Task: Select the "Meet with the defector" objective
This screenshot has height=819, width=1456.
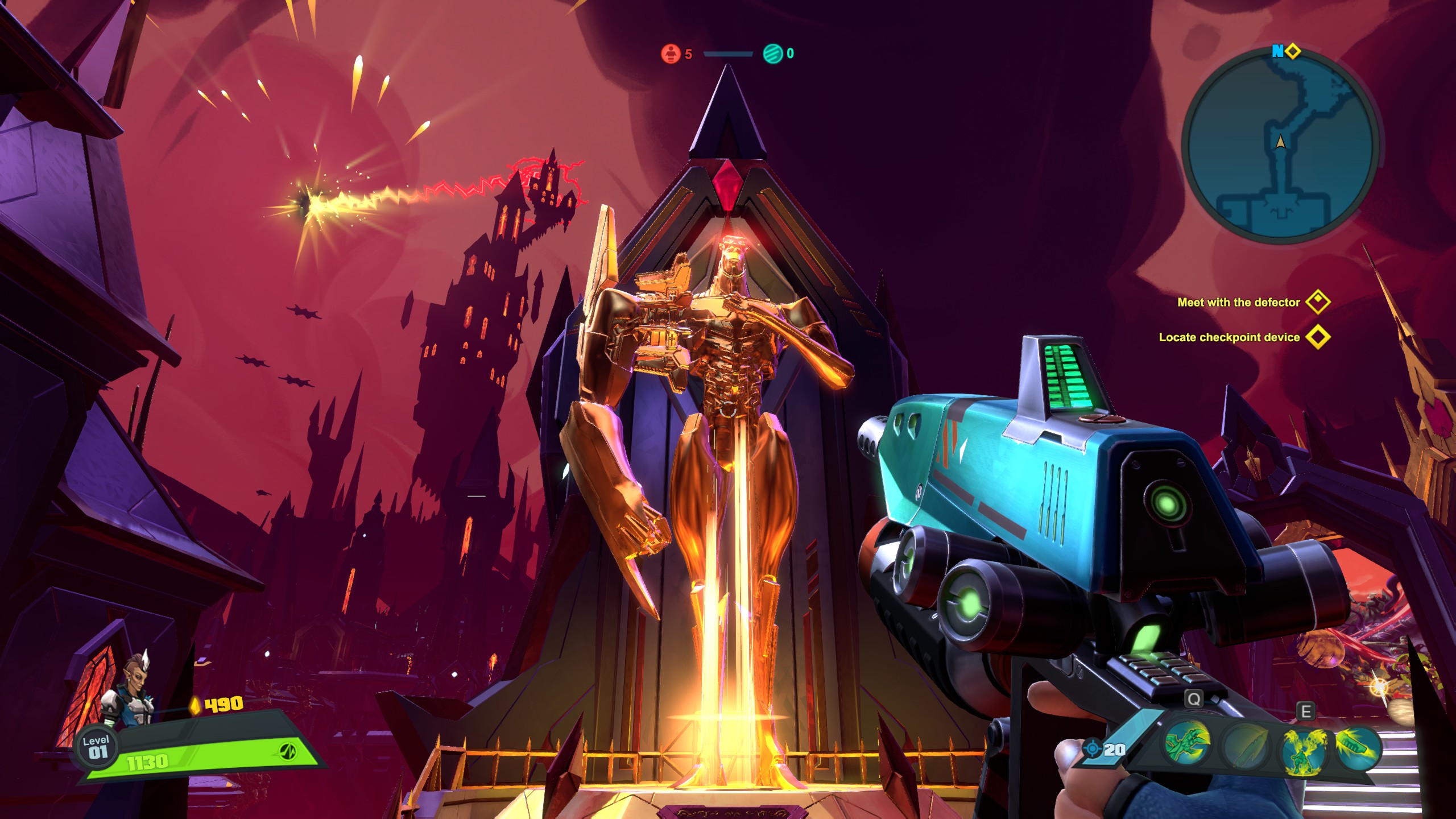Action: click(x=1238, y=303)
